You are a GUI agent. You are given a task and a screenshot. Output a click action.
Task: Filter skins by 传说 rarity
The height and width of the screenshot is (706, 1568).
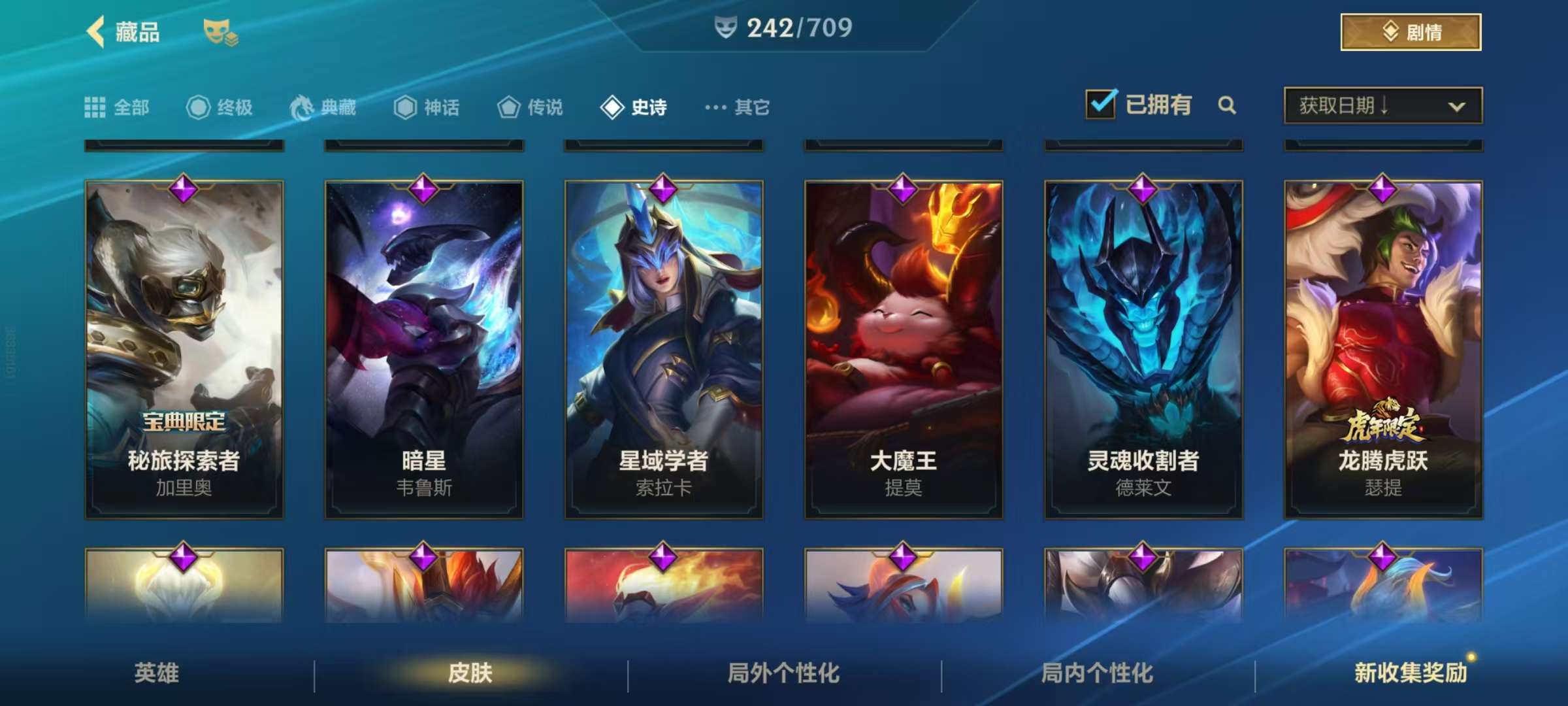[x=531, y=107]
